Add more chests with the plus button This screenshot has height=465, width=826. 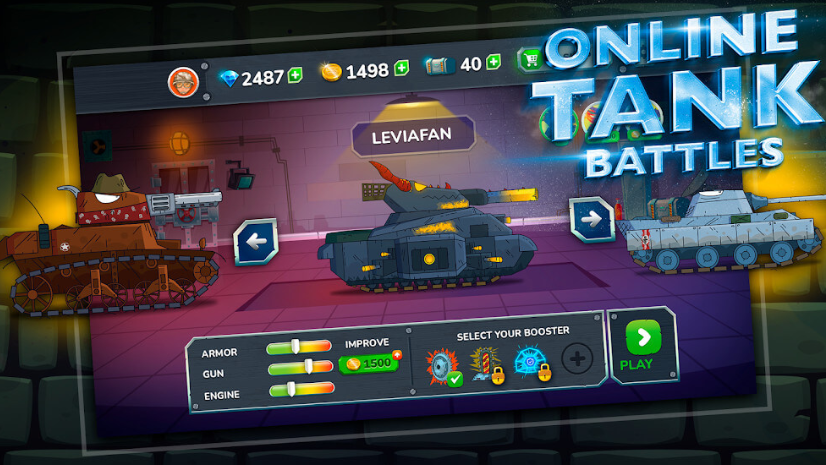coord(493,63)
